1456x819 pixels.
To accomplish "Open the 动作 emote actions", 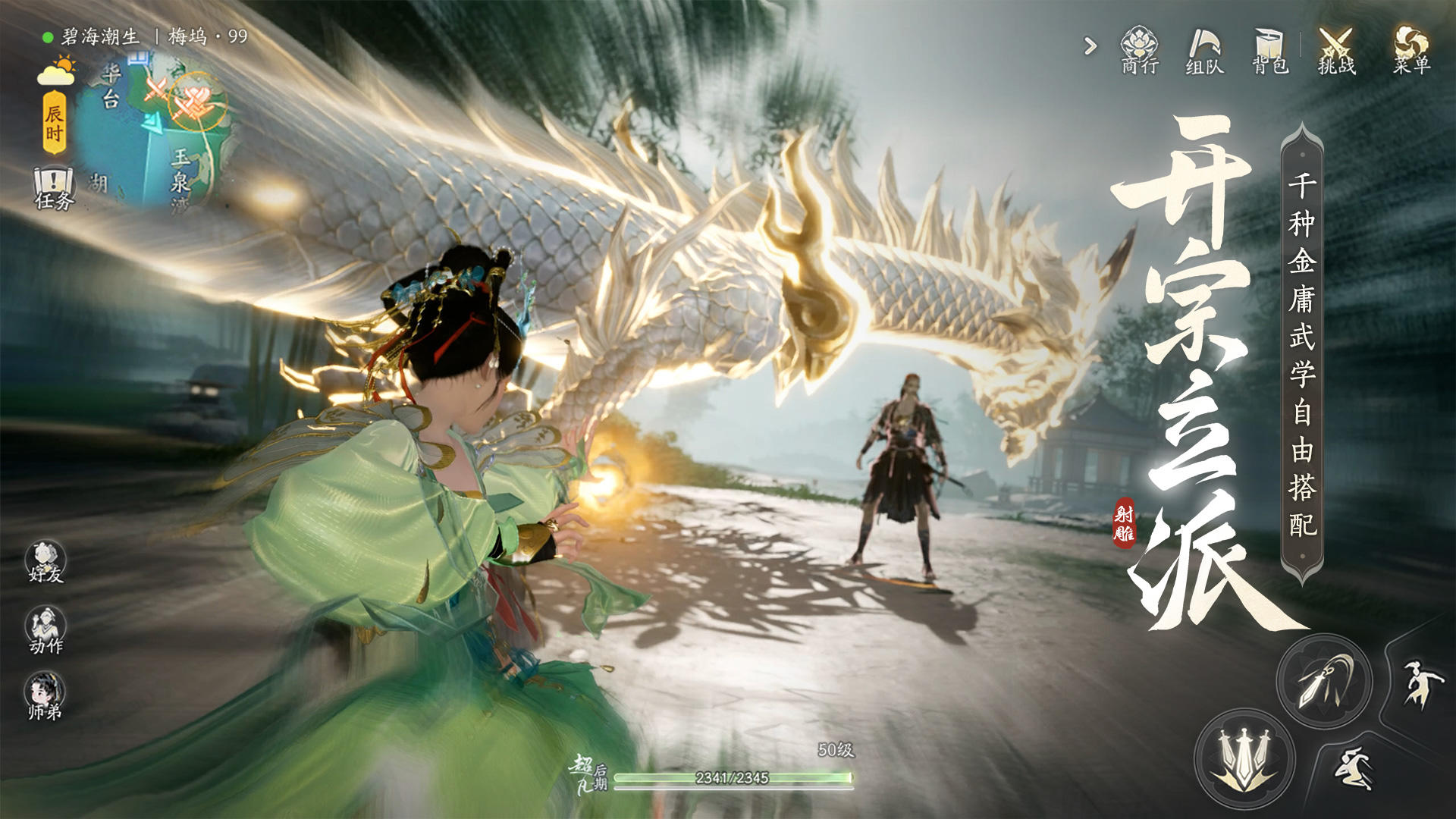I will (x=45, y=630).
